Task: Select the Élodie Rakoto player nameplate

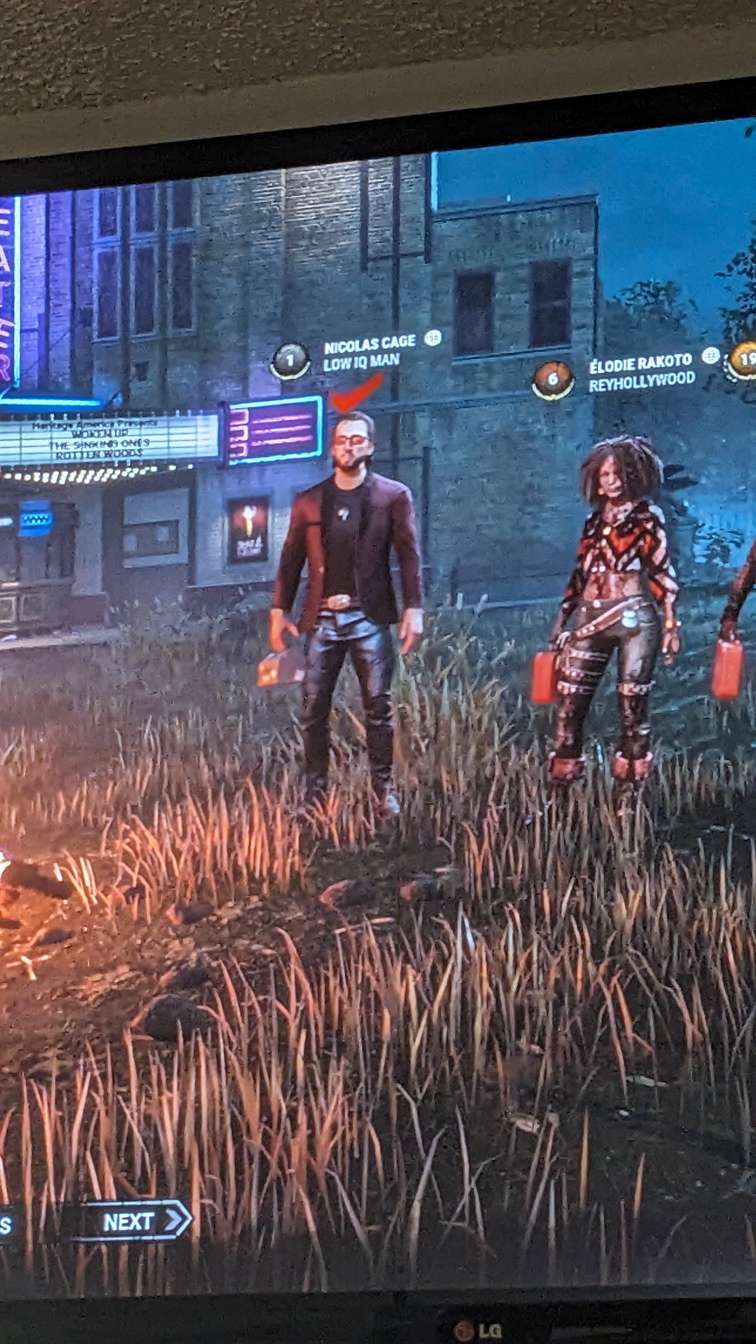Action: click(641, 369)
